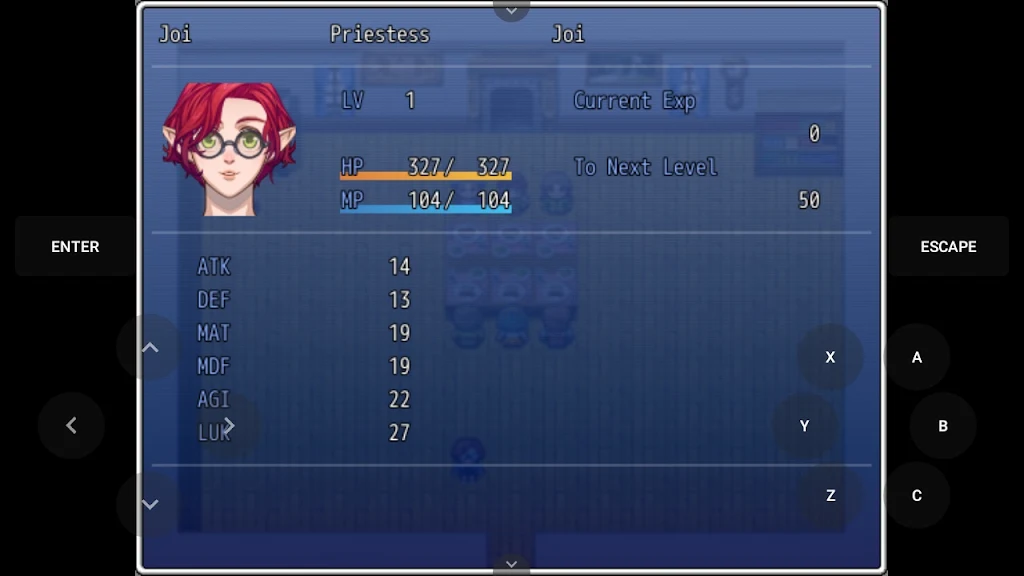Screen dimensions: 1024x576
Task: Tap the round Z button
Action: [830, 495]
